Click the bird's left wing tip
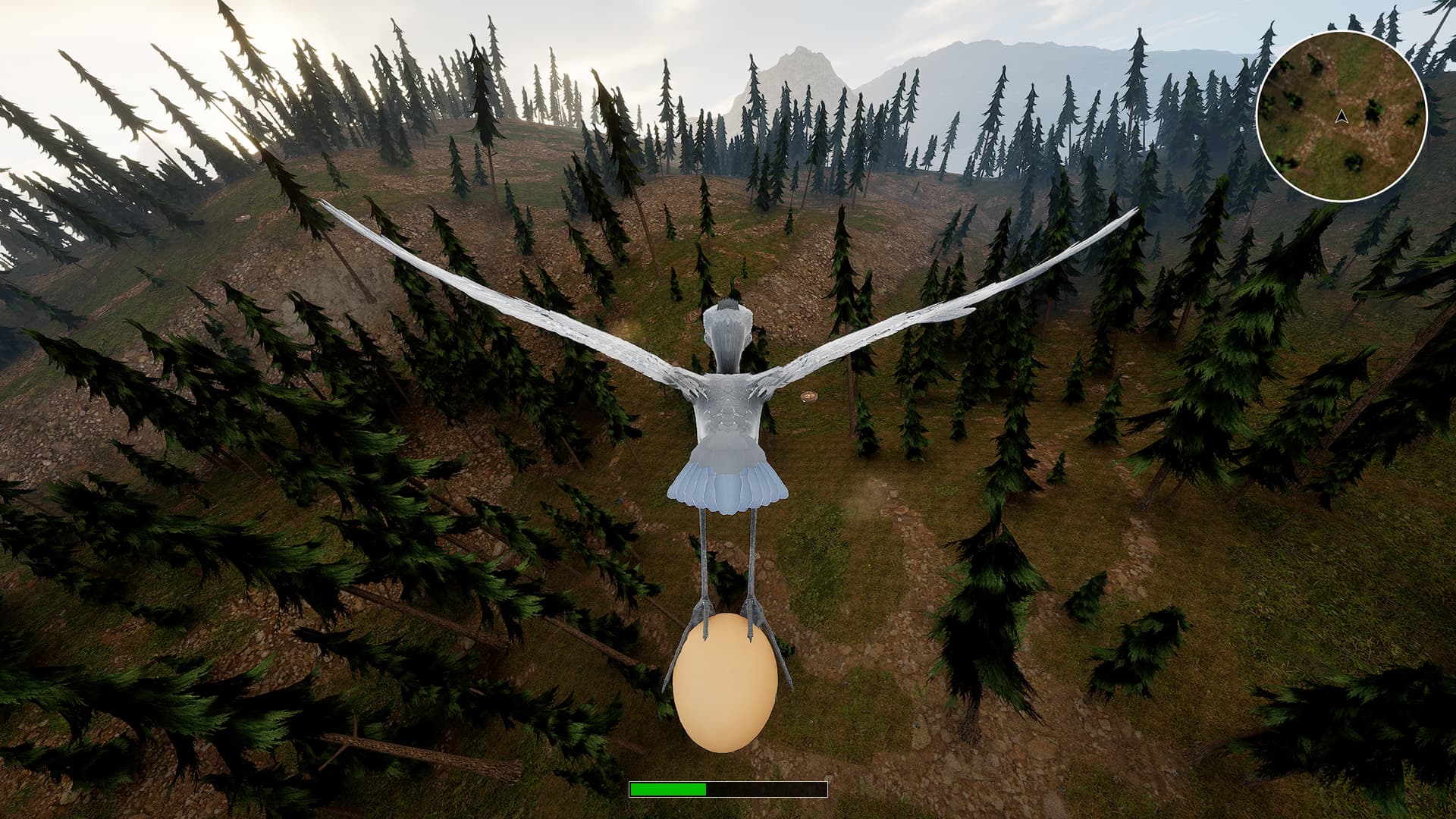Viewport: 1456px width, 819px height. coord(326,205)
